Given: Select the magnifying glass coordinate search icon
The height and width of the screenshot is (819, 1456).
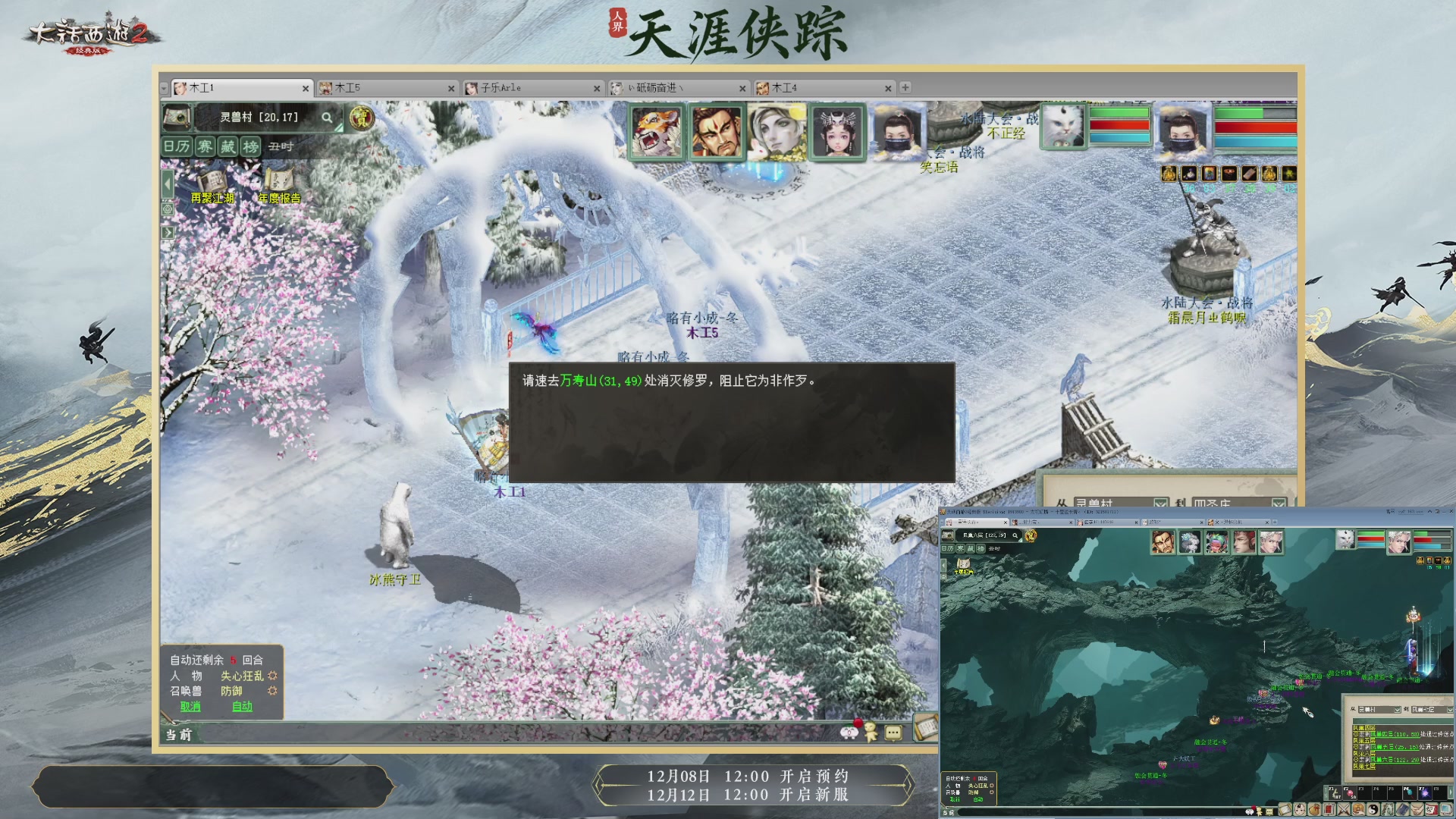Looking at the screenshot, I should [x=328, y=118].
